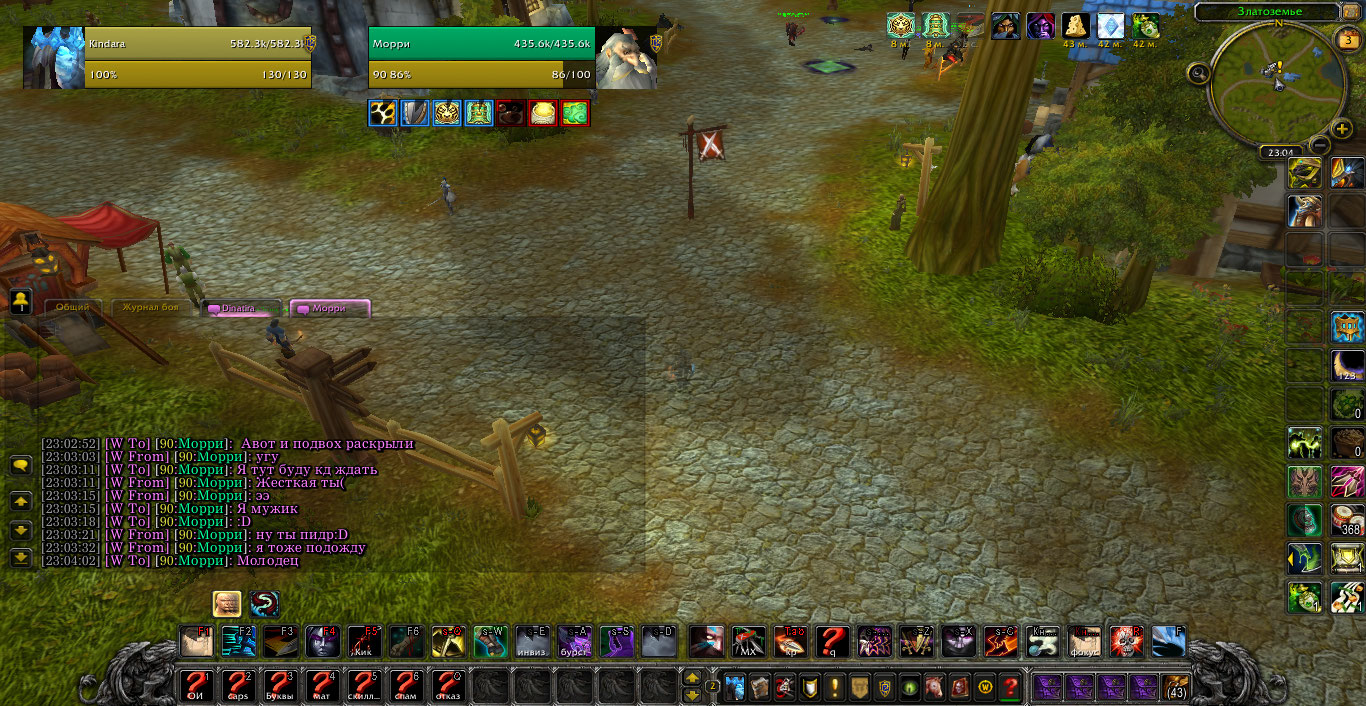
Task: Run the мат macro on bottom bar
Action: pyautogui.click(x=323, y=686)
